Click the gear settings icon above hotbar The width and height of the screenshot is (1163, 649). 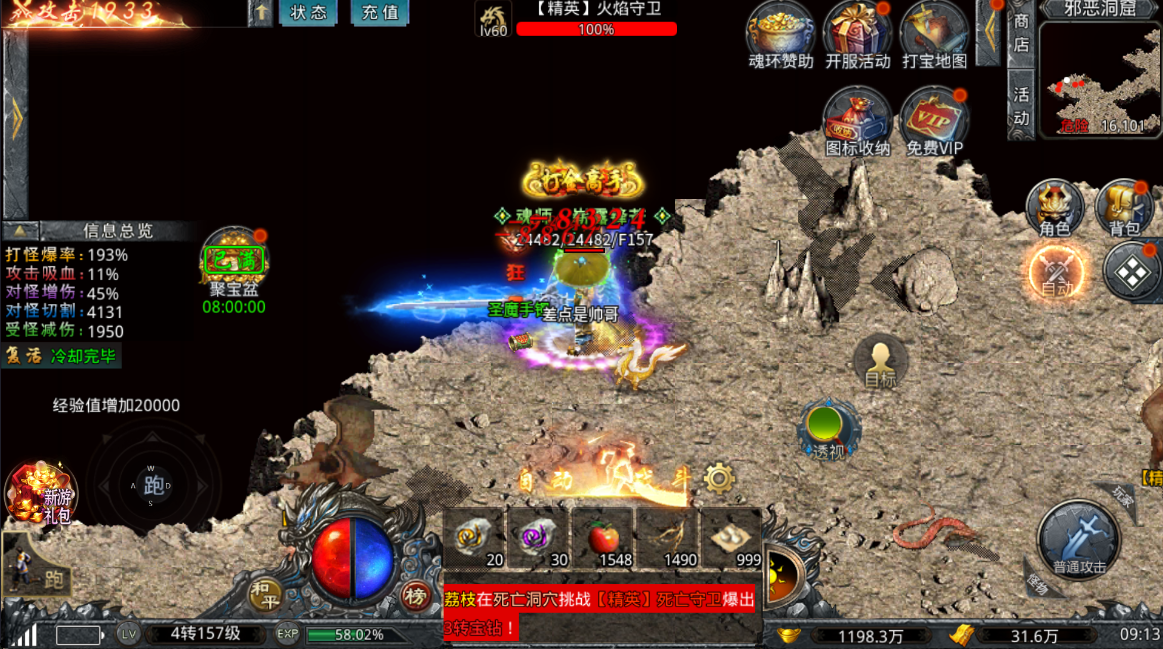(719, 479)
